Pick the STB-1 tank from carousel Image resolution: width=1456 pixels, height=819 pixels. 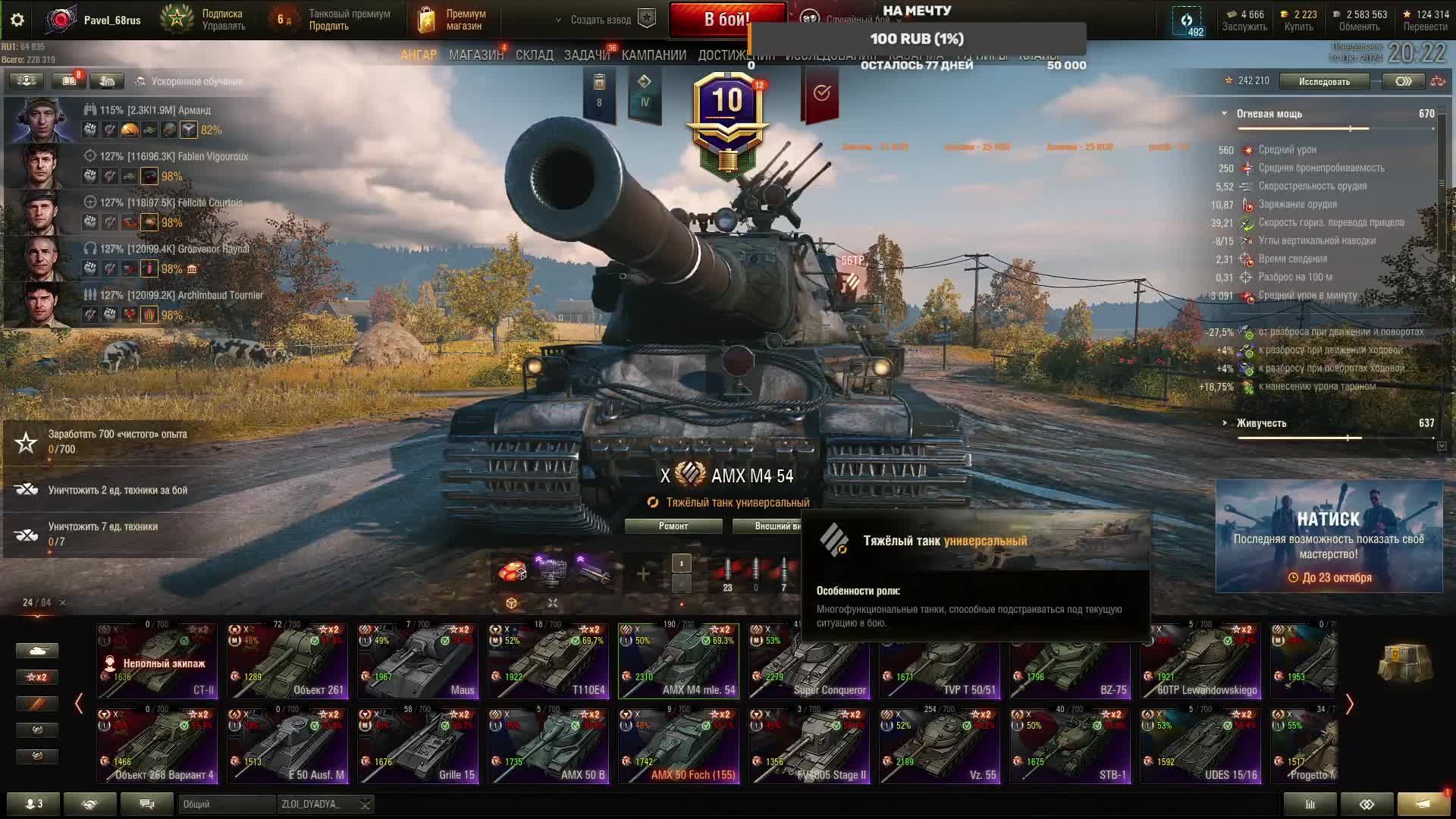point(1070,745)
